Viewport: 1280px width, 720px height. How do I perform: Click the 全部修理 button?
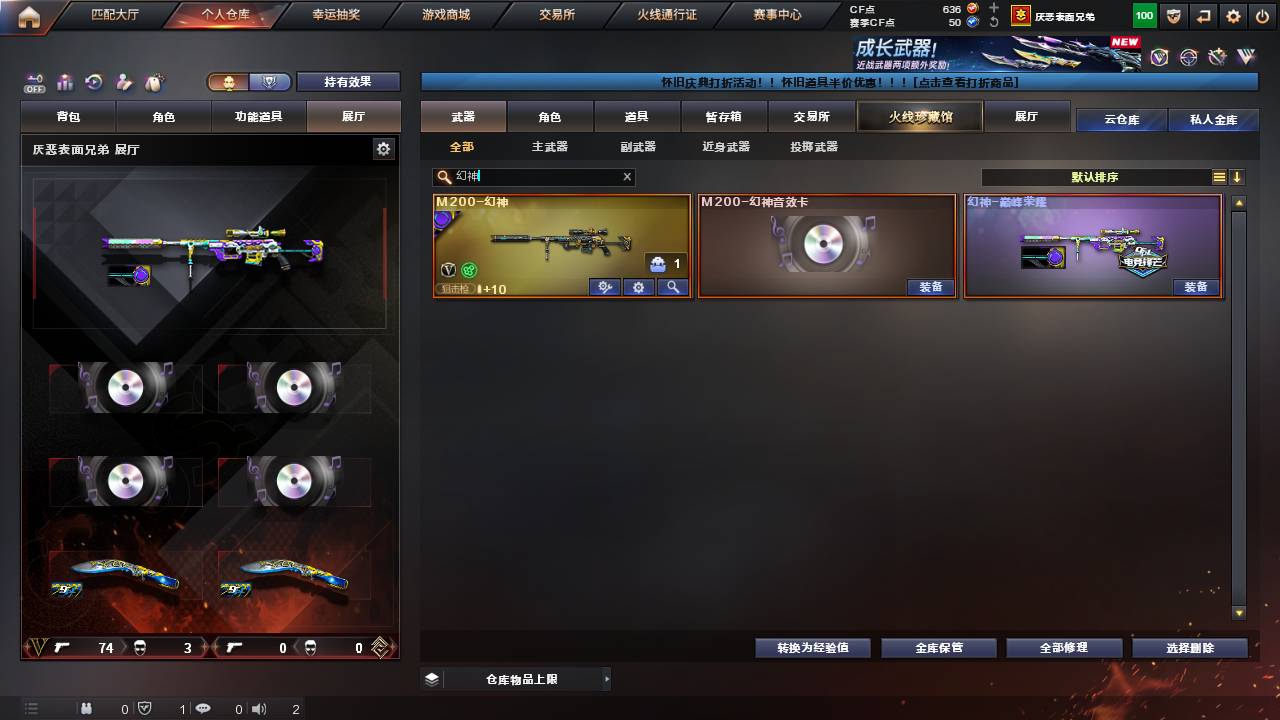click(1064, 647)
